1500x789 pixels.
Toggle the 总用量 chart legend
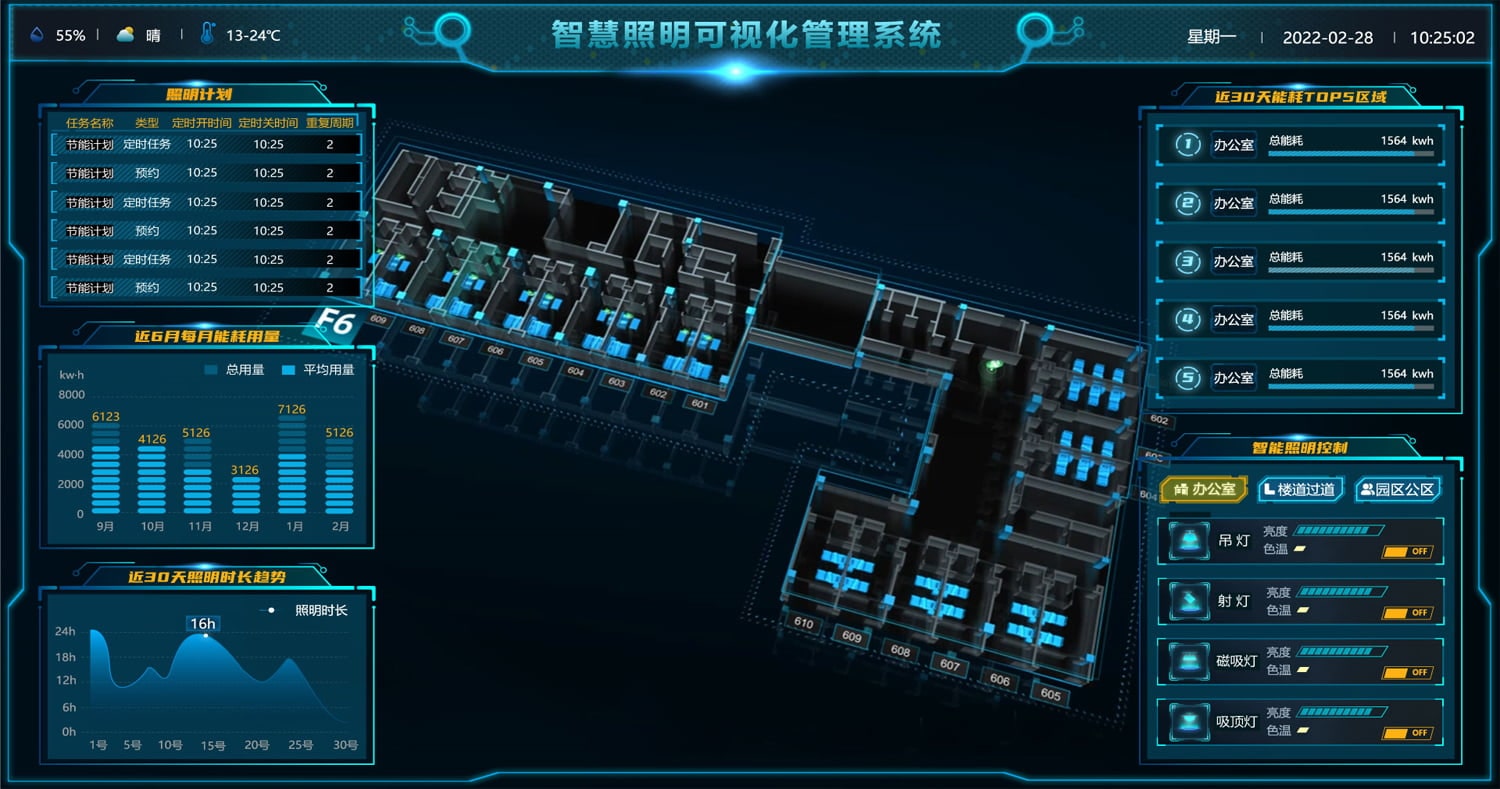(234, 370)
